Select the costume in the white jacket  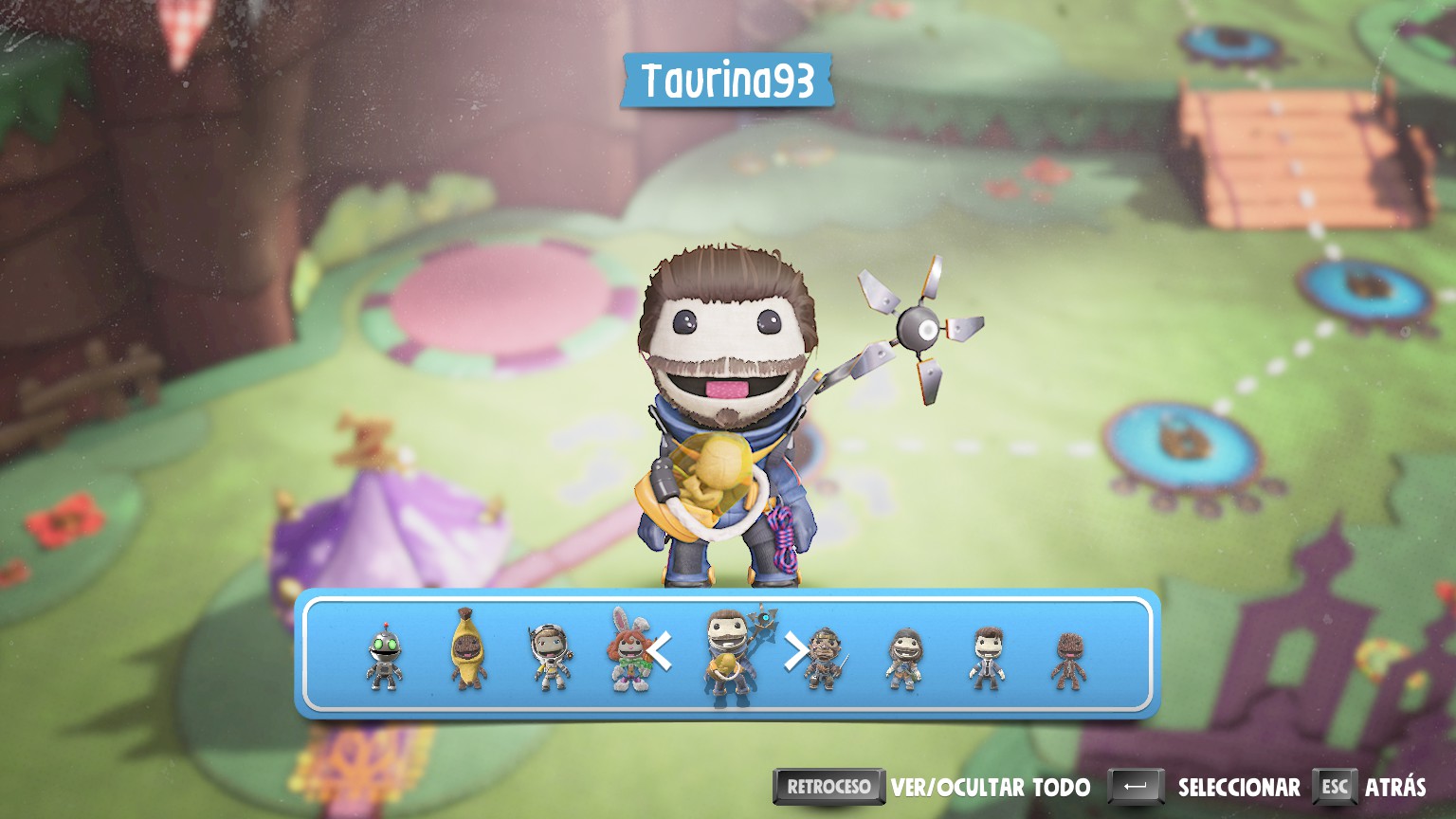[x=986, y=657]
